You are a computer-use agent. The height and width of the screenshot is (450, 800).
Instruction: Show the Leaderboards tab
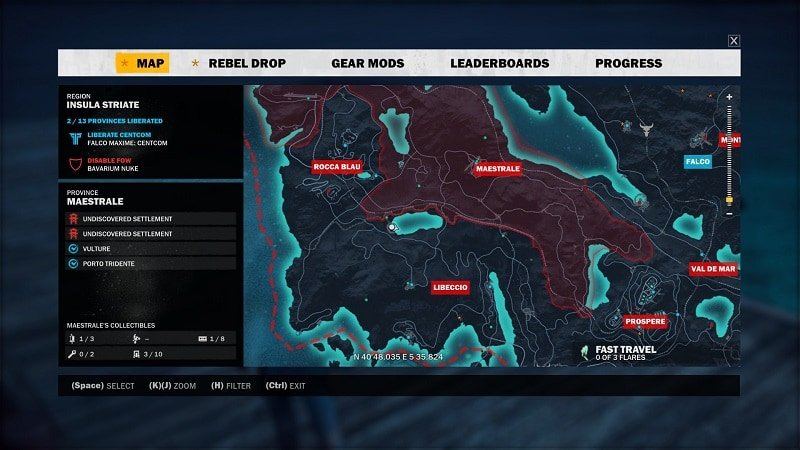499,63
